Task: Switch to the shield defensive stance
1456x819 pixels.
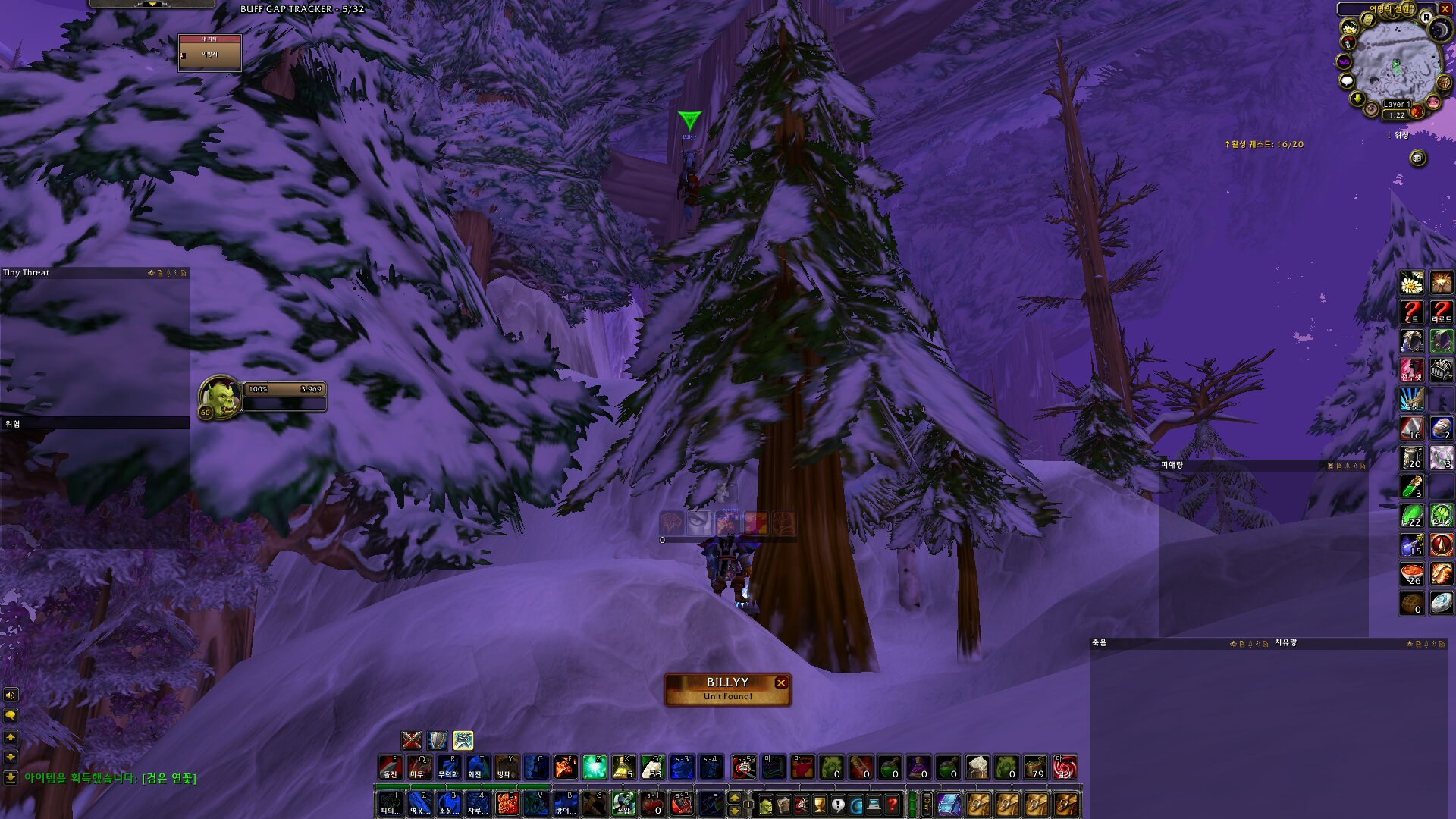Action: (x=438, y=739)
